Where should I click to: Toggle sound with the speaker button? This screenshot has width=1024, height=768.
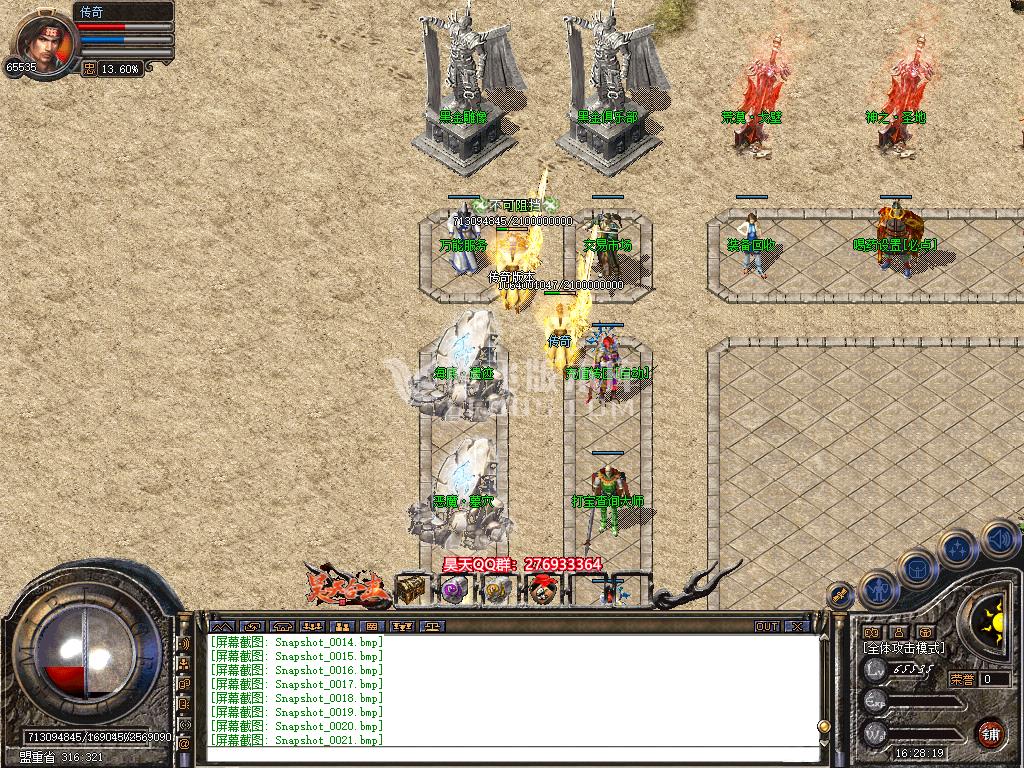pos(998,540)
